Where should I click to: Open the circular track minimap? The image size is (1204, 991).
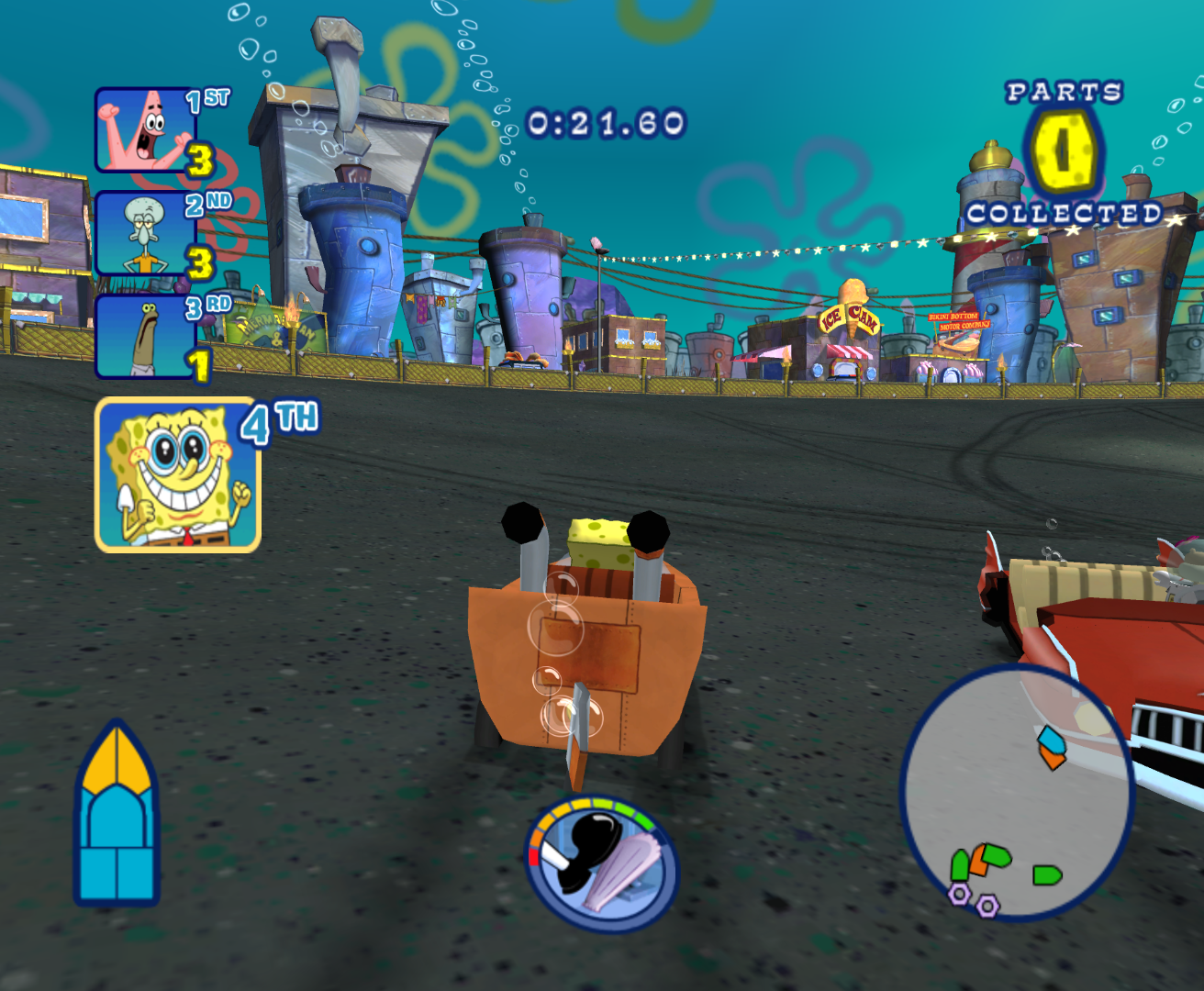pyautogui.click(x=1017, y=793)
